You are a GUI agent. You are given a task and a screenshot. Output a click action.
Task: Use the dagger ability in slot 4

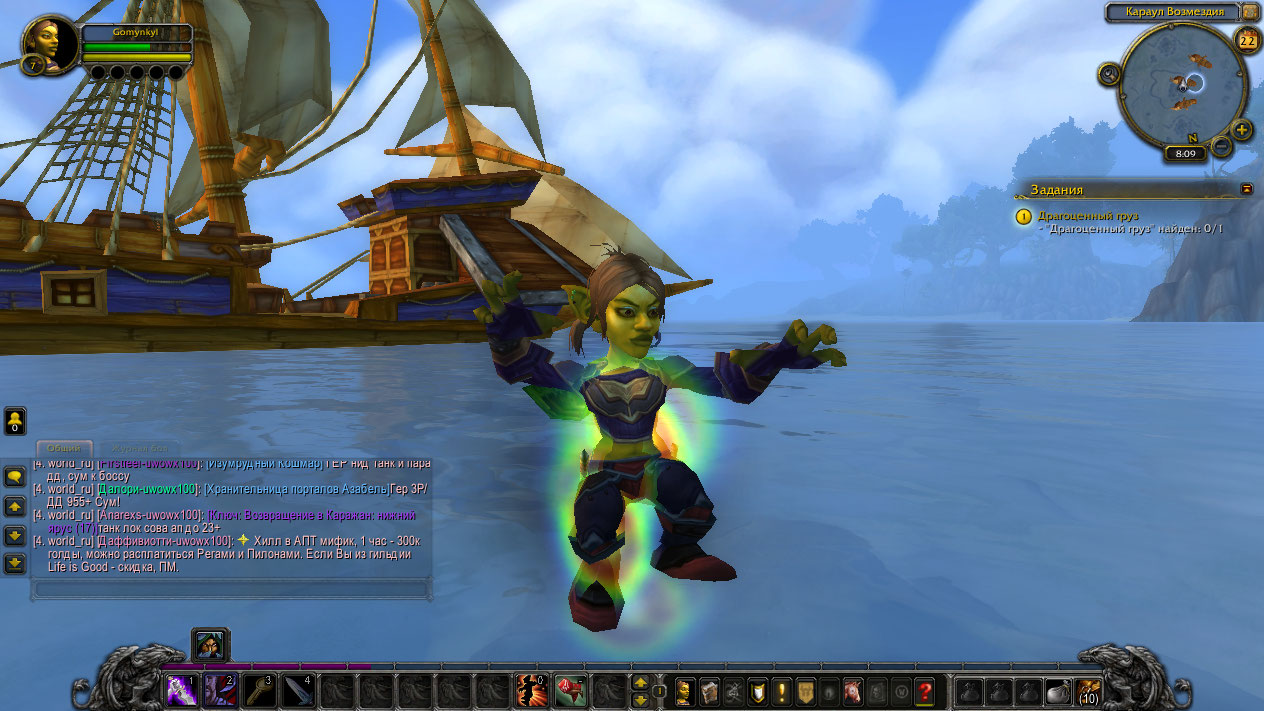pos(298,689)
